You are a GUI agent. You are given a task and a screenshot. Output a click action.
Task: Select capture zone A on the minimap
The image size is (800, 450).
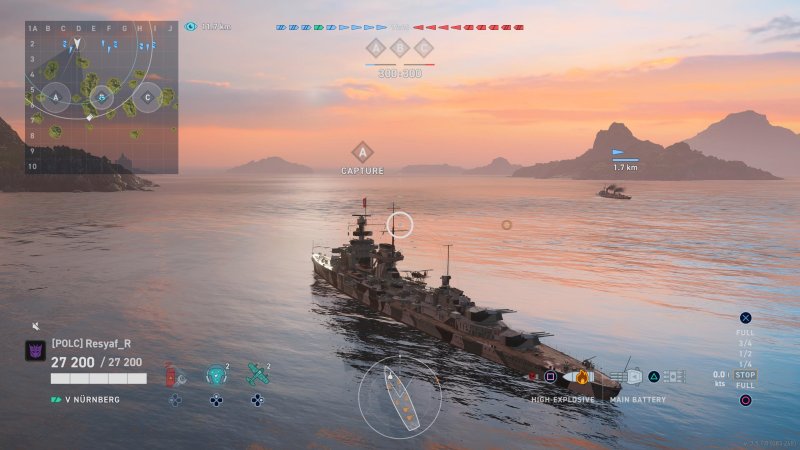56,97
